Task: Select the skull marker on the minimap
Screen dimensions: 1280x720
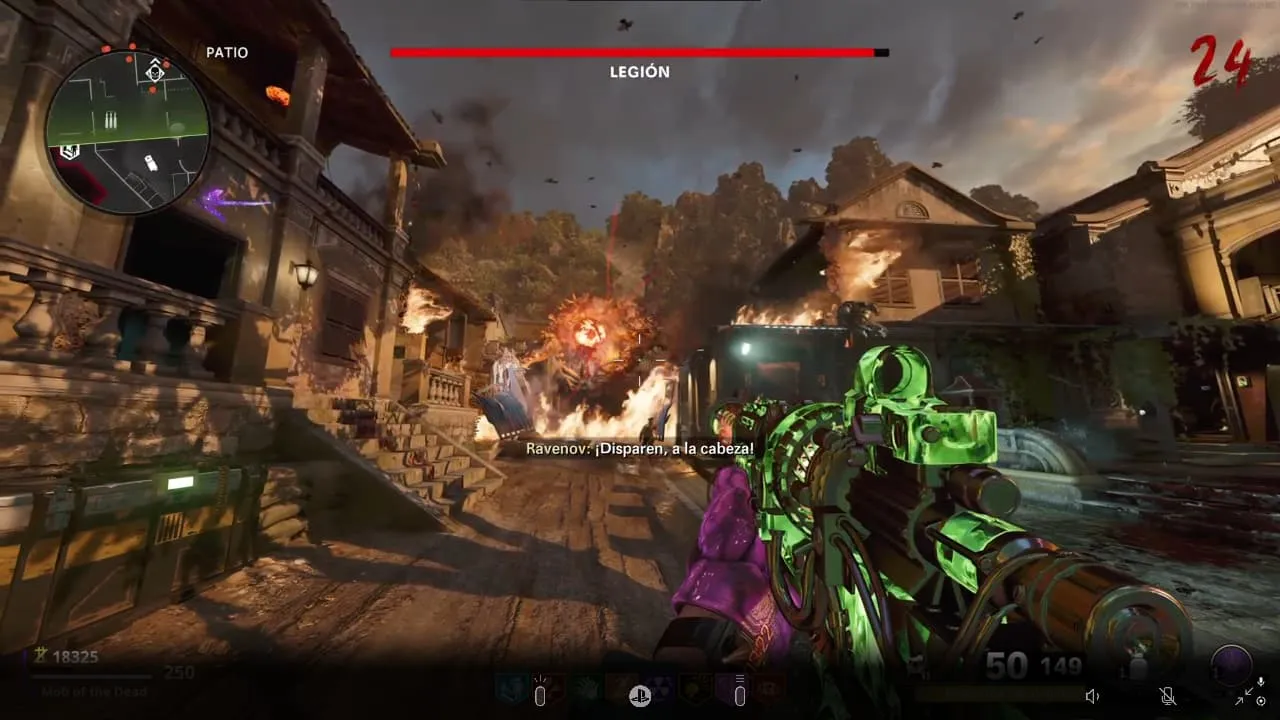Action: (155, 72)
